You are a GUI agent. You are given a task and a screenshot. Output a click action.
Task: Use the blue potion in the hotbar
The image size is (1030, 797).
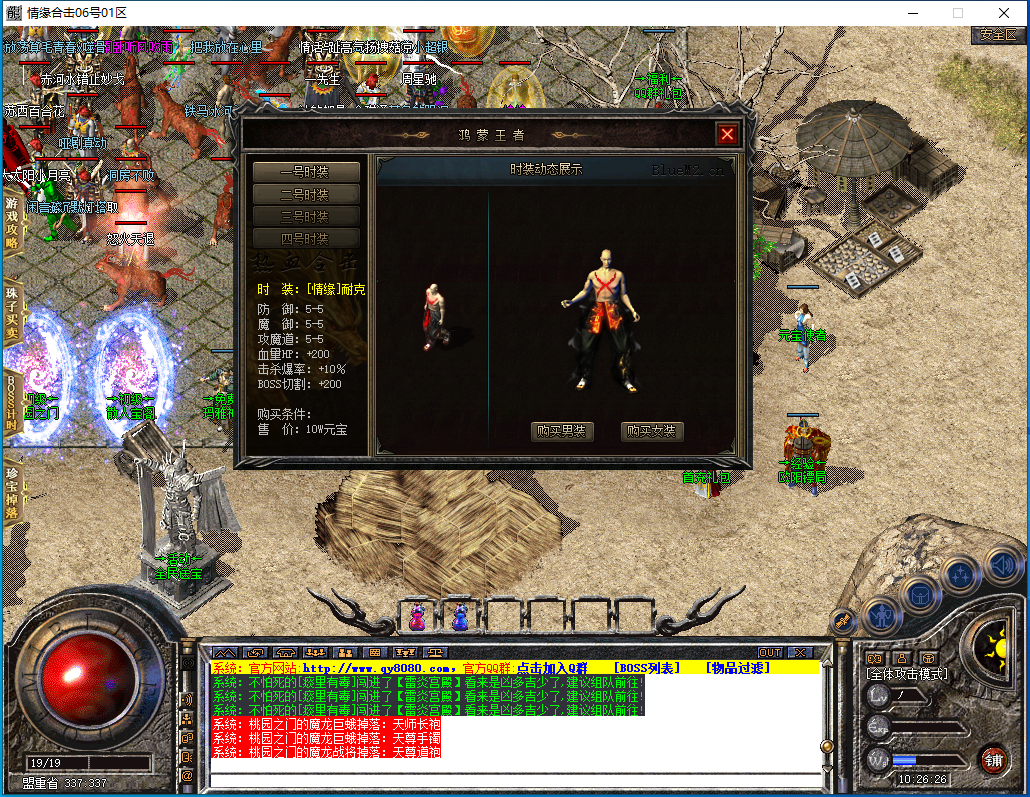460,617
